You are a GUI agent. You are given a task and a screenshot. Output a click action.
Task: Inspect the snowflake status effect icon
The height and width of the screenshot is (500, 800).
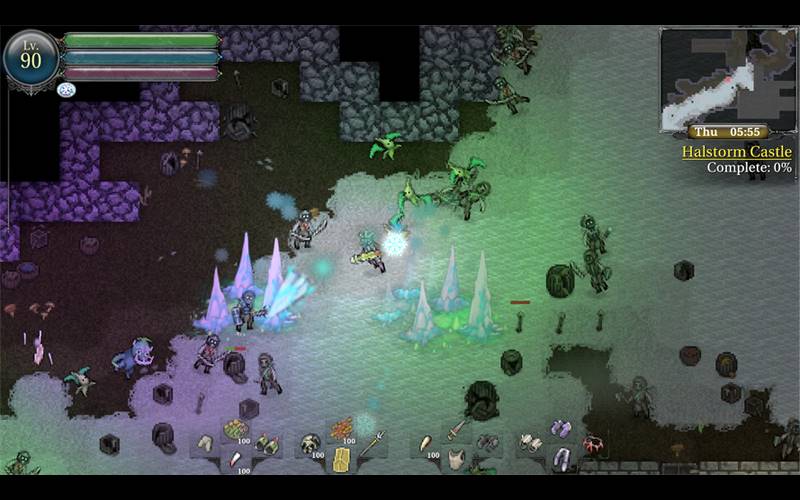[x=67, y=90]
